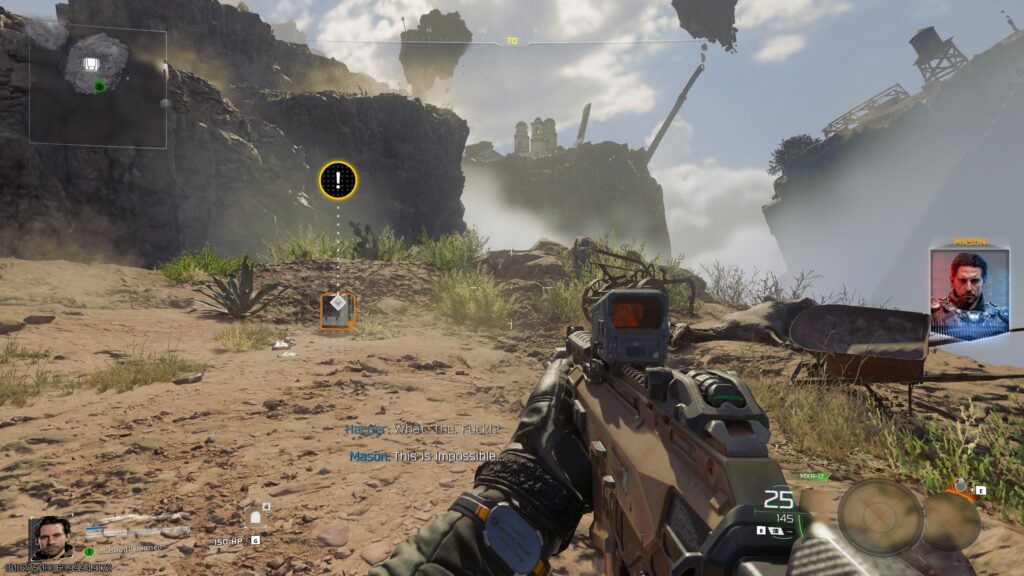Screen dimensions: 1024x576
Task: Click the minimap in the corner
Action: [97, 87]
